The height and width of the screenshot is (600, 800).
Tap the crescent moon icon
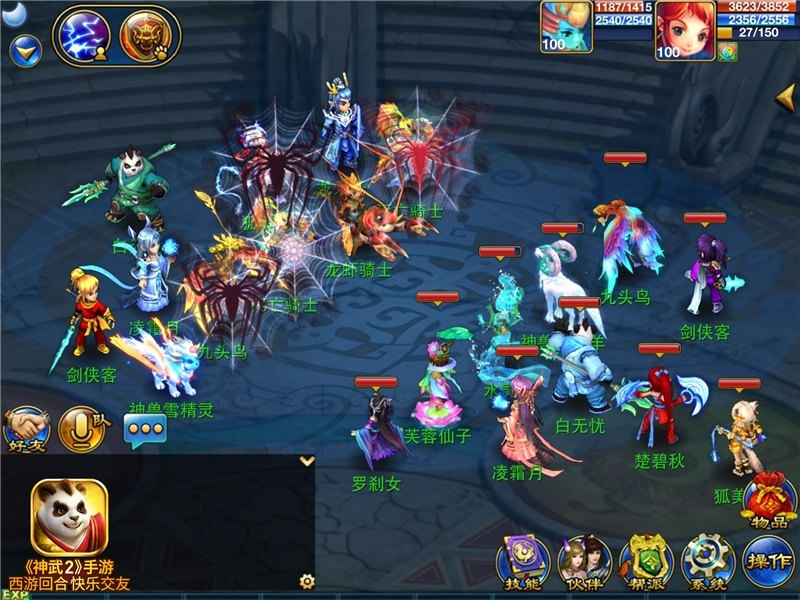click(x=14, y=12)
